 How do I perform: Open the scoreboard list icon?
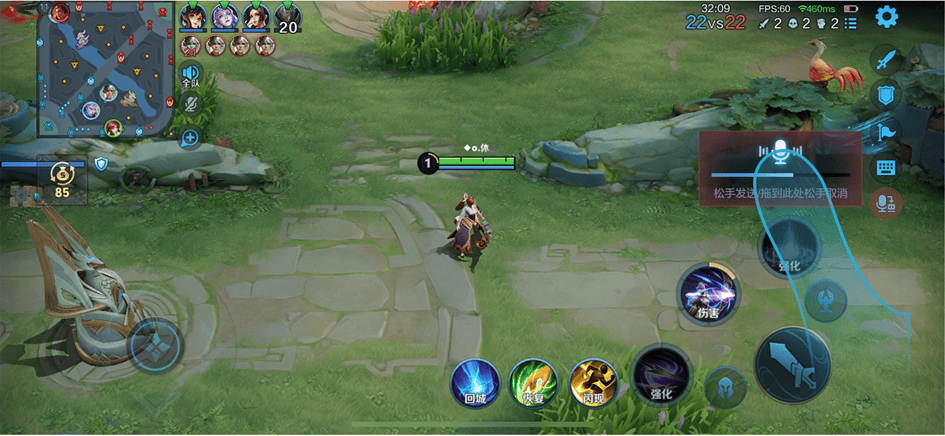(851, 23)
